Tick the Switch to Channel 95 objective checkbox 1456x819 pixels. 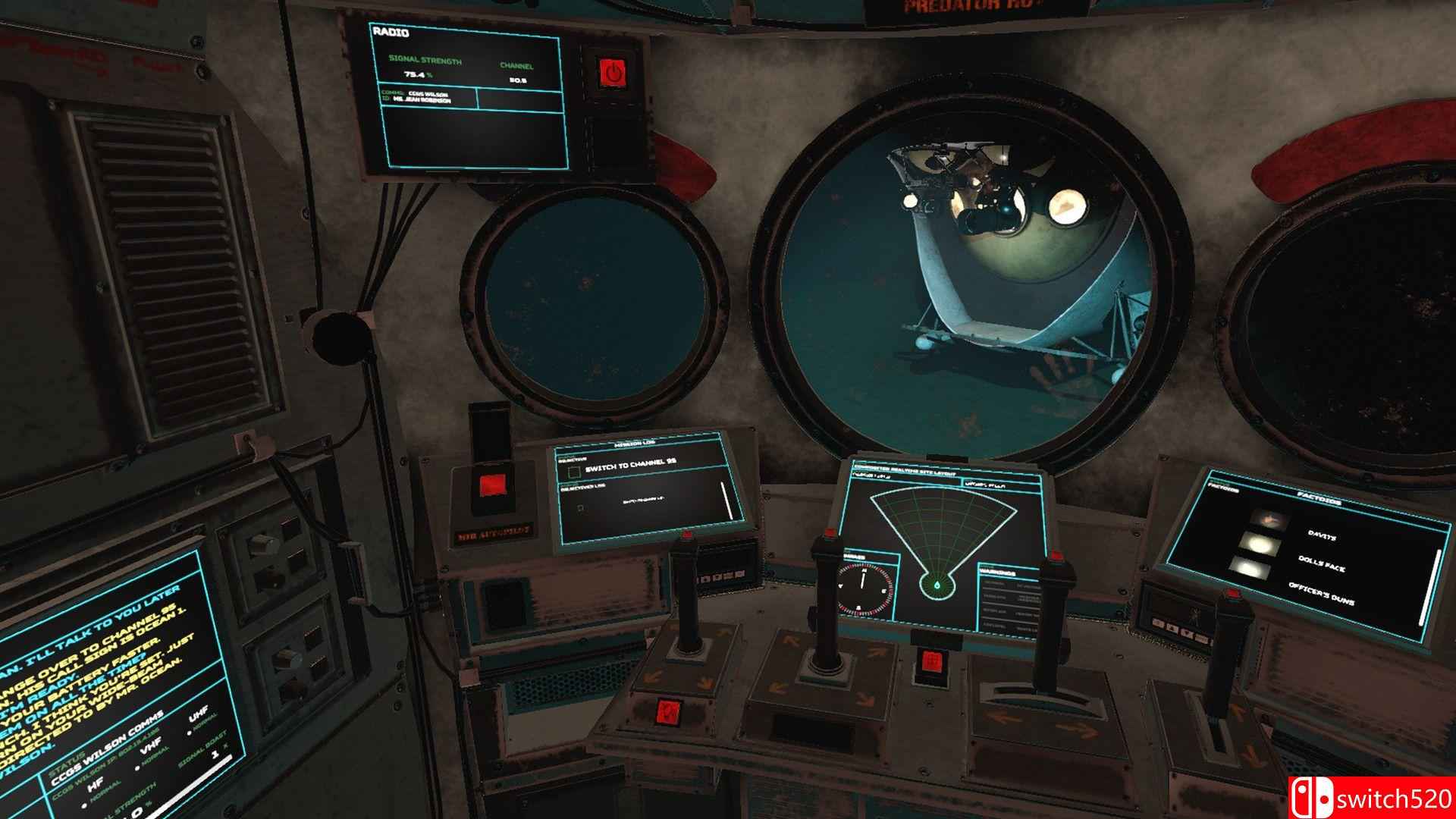(574, 472)
